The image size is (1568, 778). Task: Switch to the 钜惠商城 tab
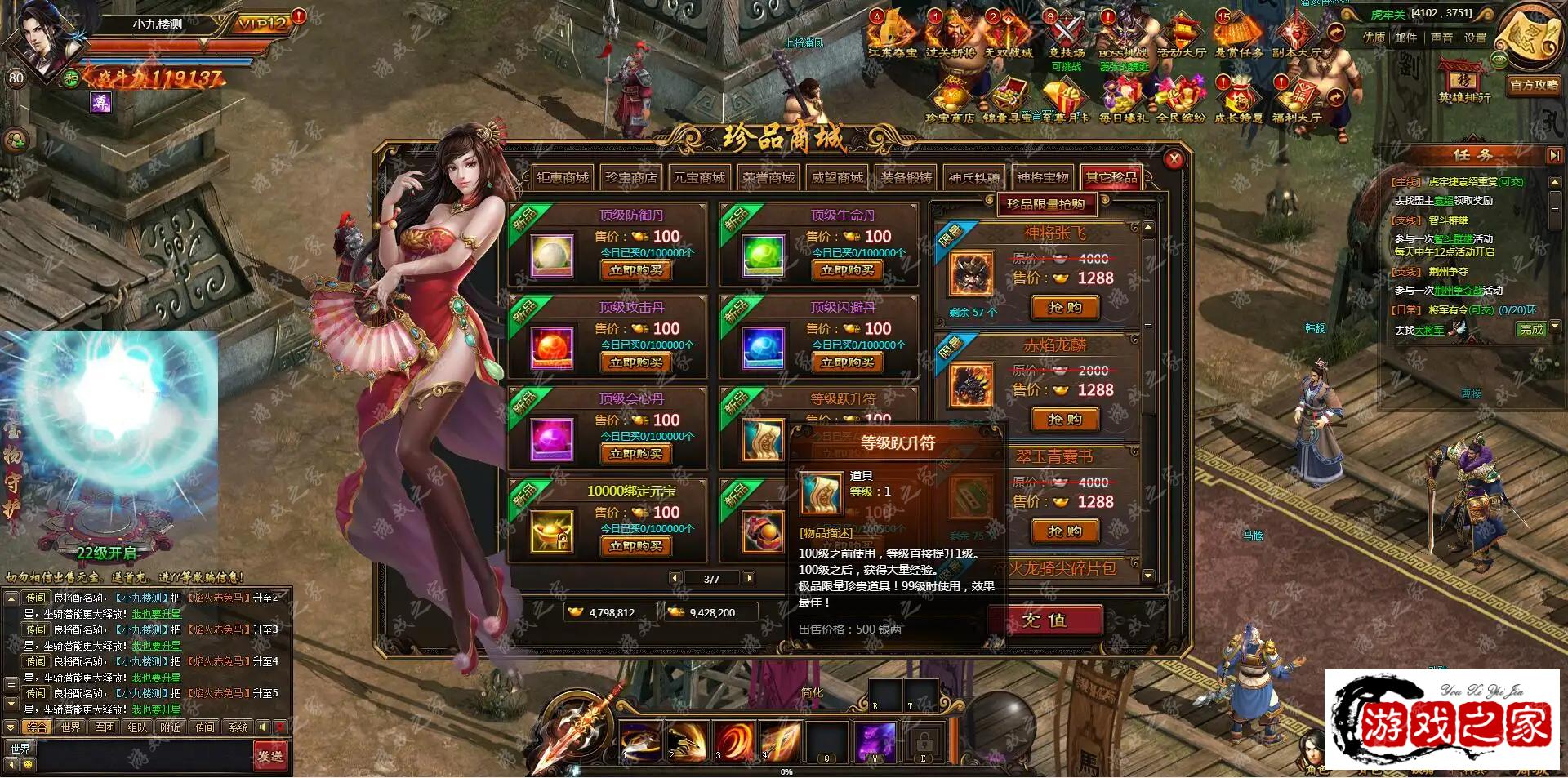tap(562, 178)
